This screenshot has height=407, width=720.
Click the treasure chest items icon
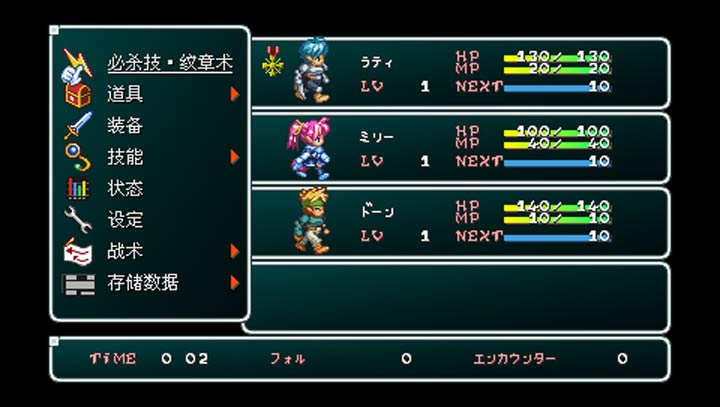pyautogui.click(x=78, y=95)
